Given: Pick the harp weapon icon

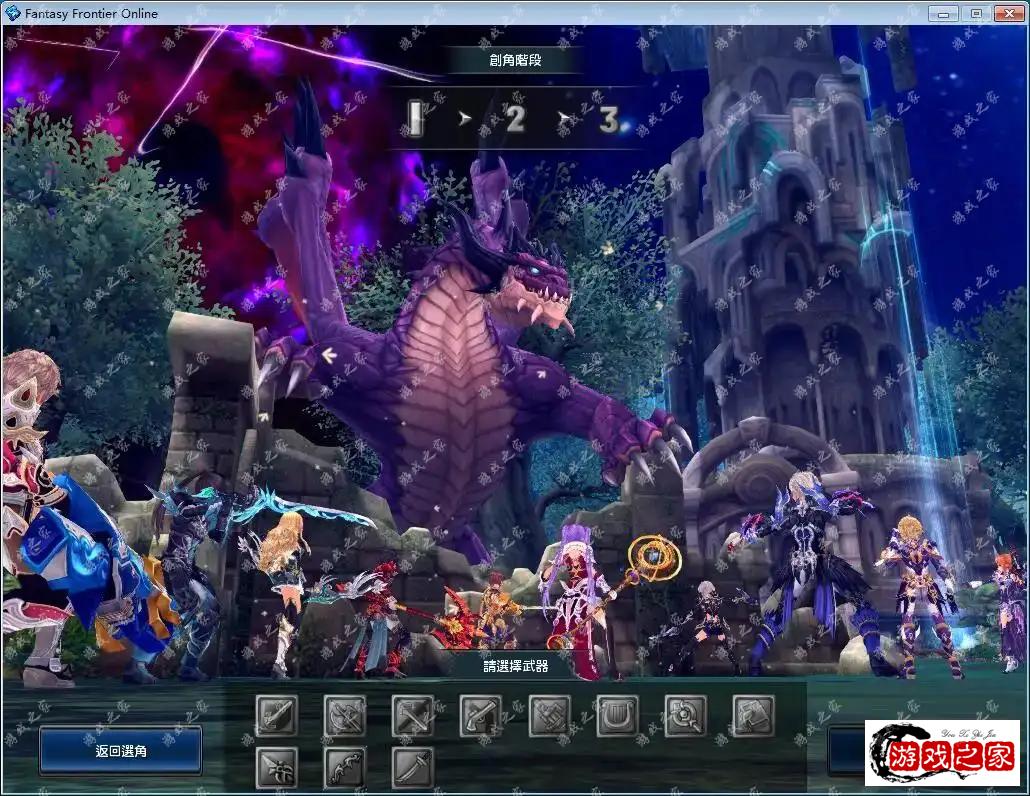Looking at the screenshot, I should click(617, 716).
